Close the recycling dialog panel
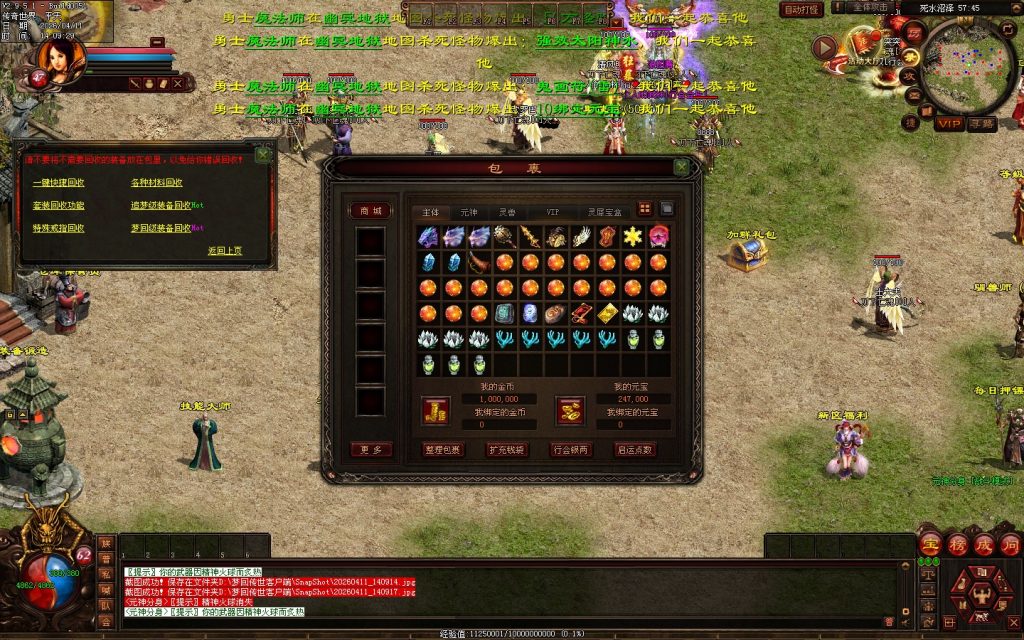The image size is (1024, 640). pos(262,155)
